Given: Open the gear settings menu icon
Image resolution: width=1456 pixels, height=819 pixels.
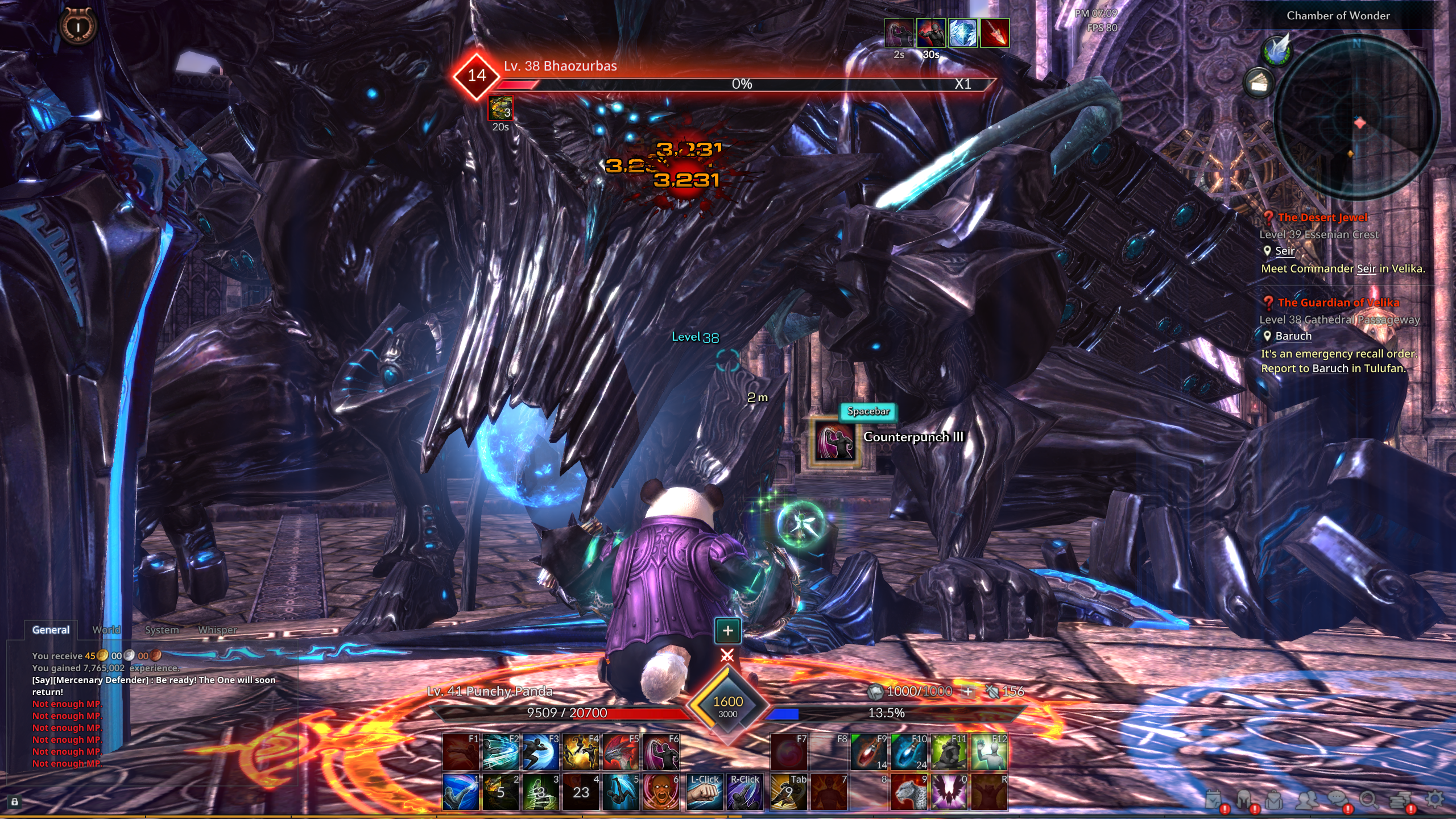Looking at the screenshot, I should 1434,799.
